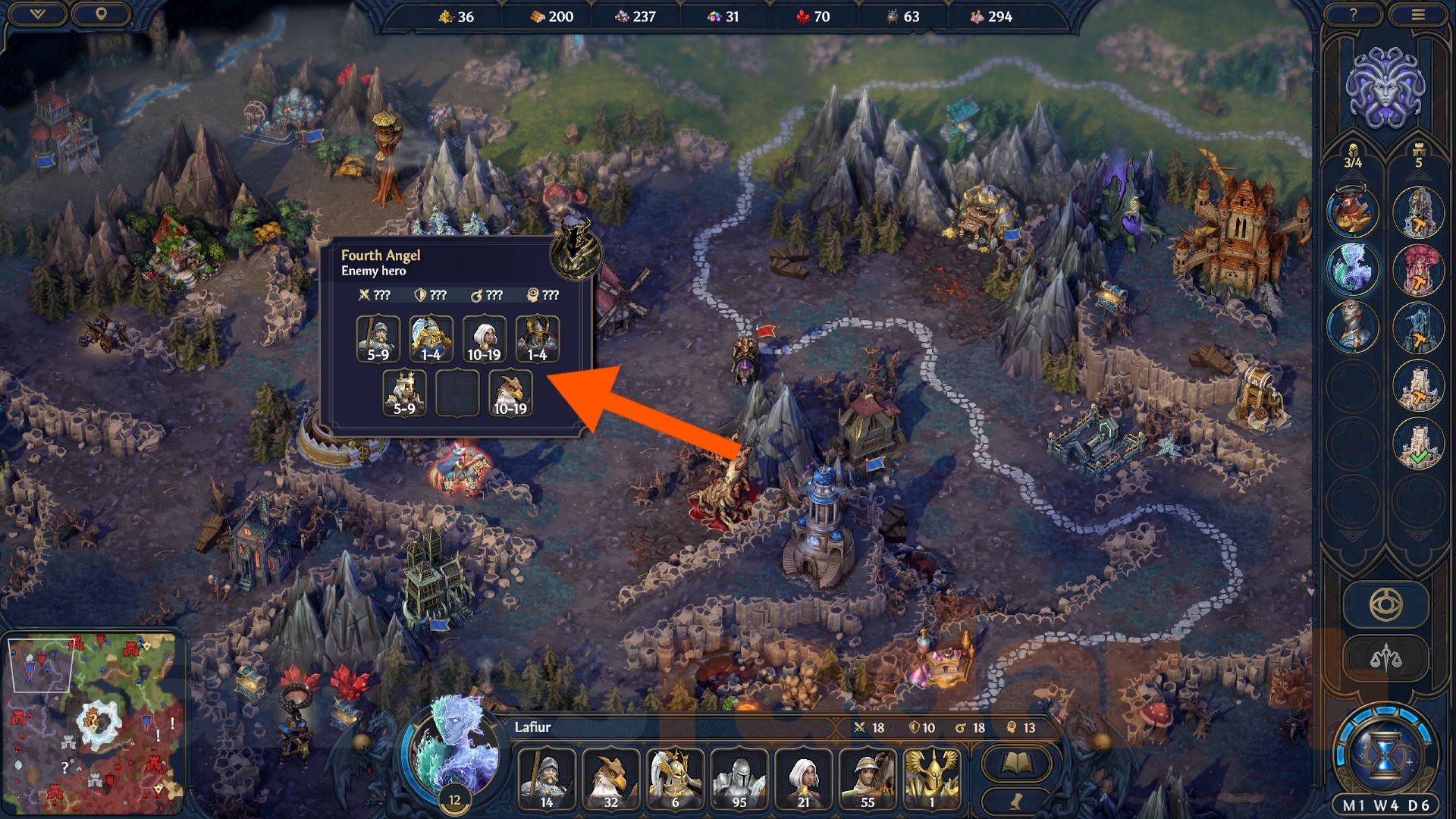Collapse the HUD with the double chevron button
Image resolution: width=1456 pixels, height=819 pixels.
[36, 13]
